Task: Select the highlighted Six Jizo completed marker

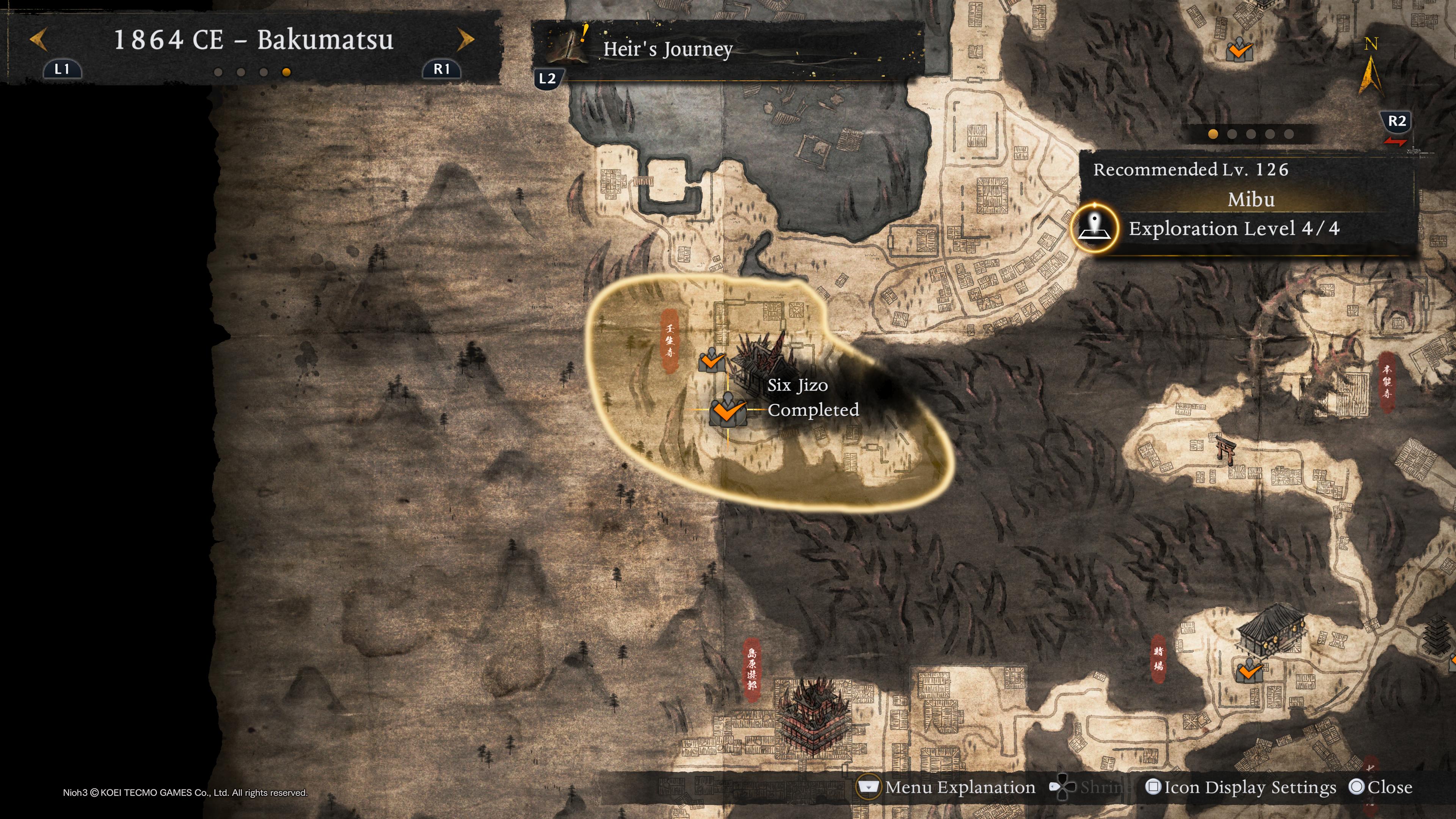Action: click(x=728, y=409)
